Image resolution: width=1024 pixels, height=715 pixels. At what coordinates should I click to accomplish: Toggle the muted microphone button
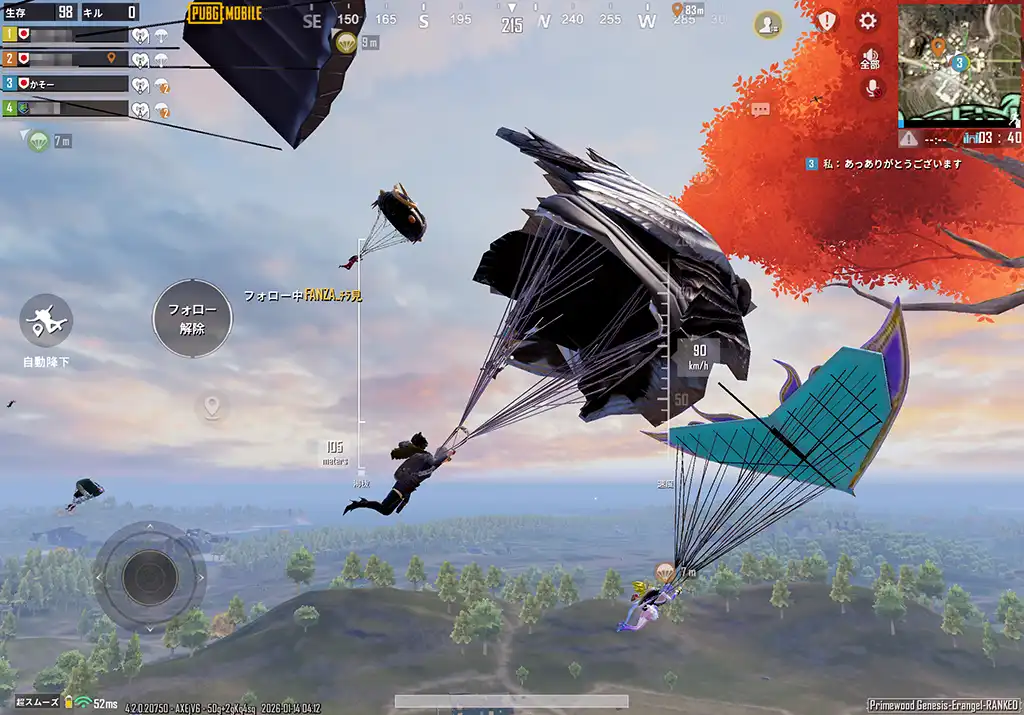872,88
